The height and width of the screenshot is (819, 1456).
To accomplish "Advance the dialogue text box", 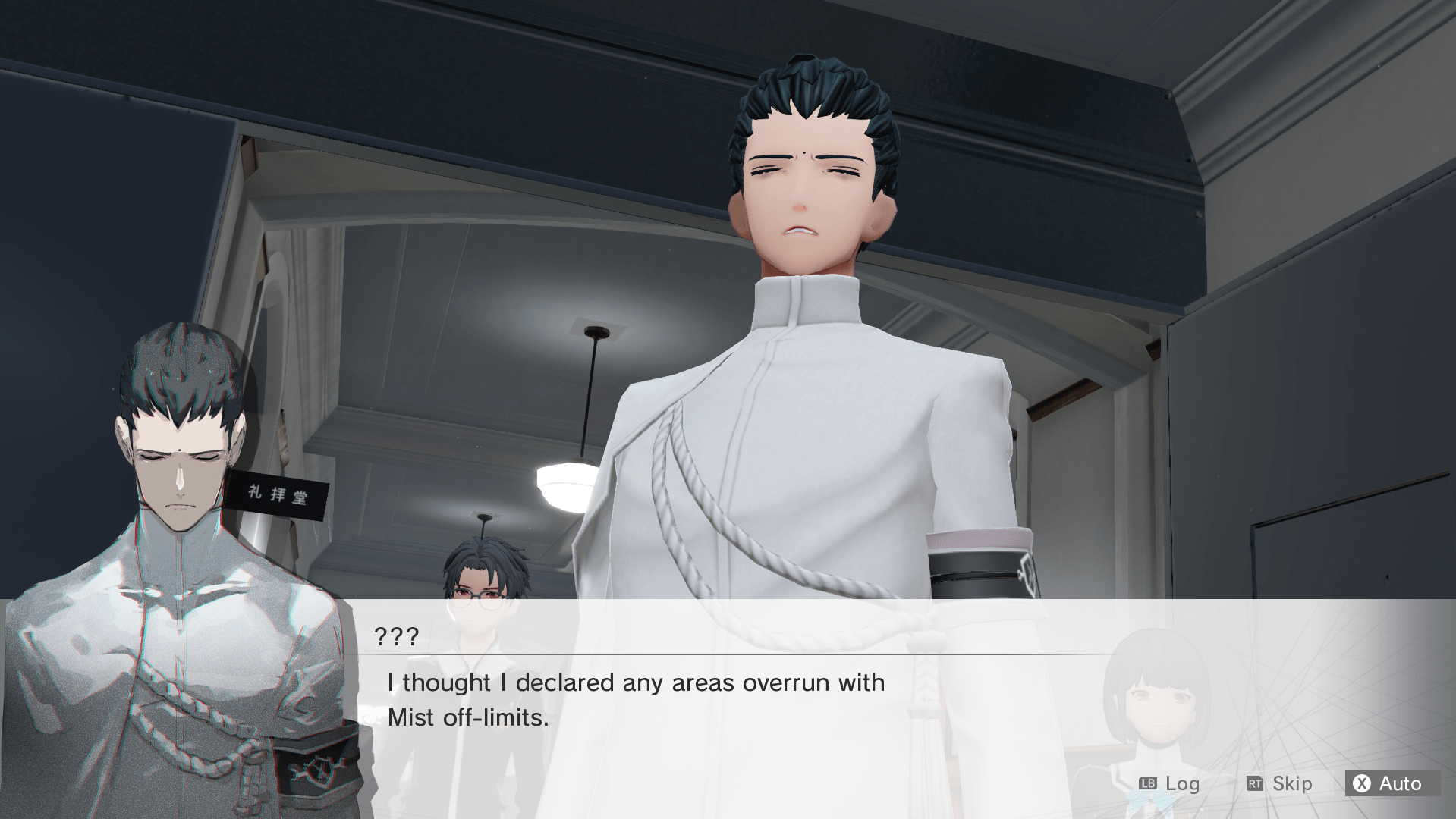I will pyautogui.click(x=636, y=699).
